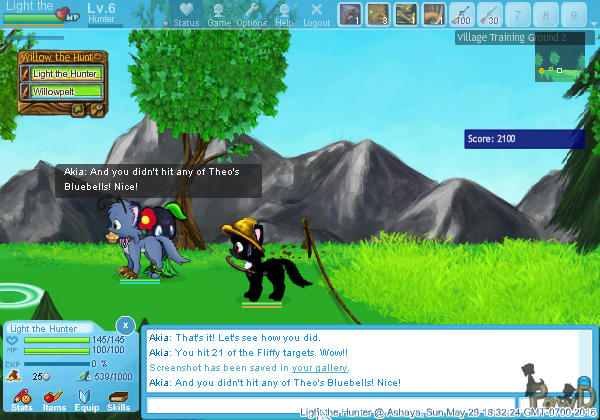Close the character info panel
The image size is (600, 420).
click(124, 325)
